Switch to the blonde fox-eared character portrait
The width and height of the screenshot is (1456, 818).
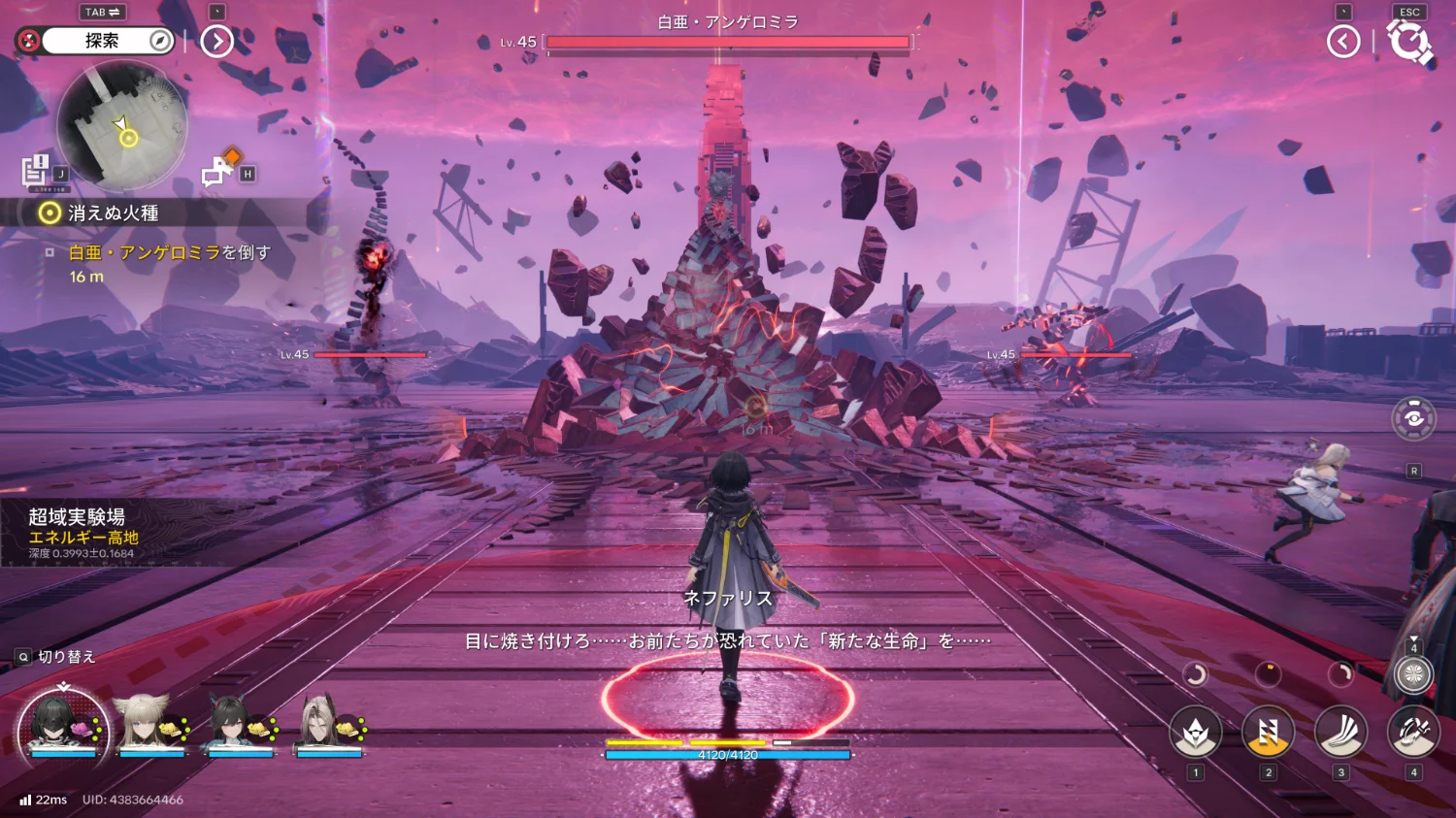pos(148,724)
